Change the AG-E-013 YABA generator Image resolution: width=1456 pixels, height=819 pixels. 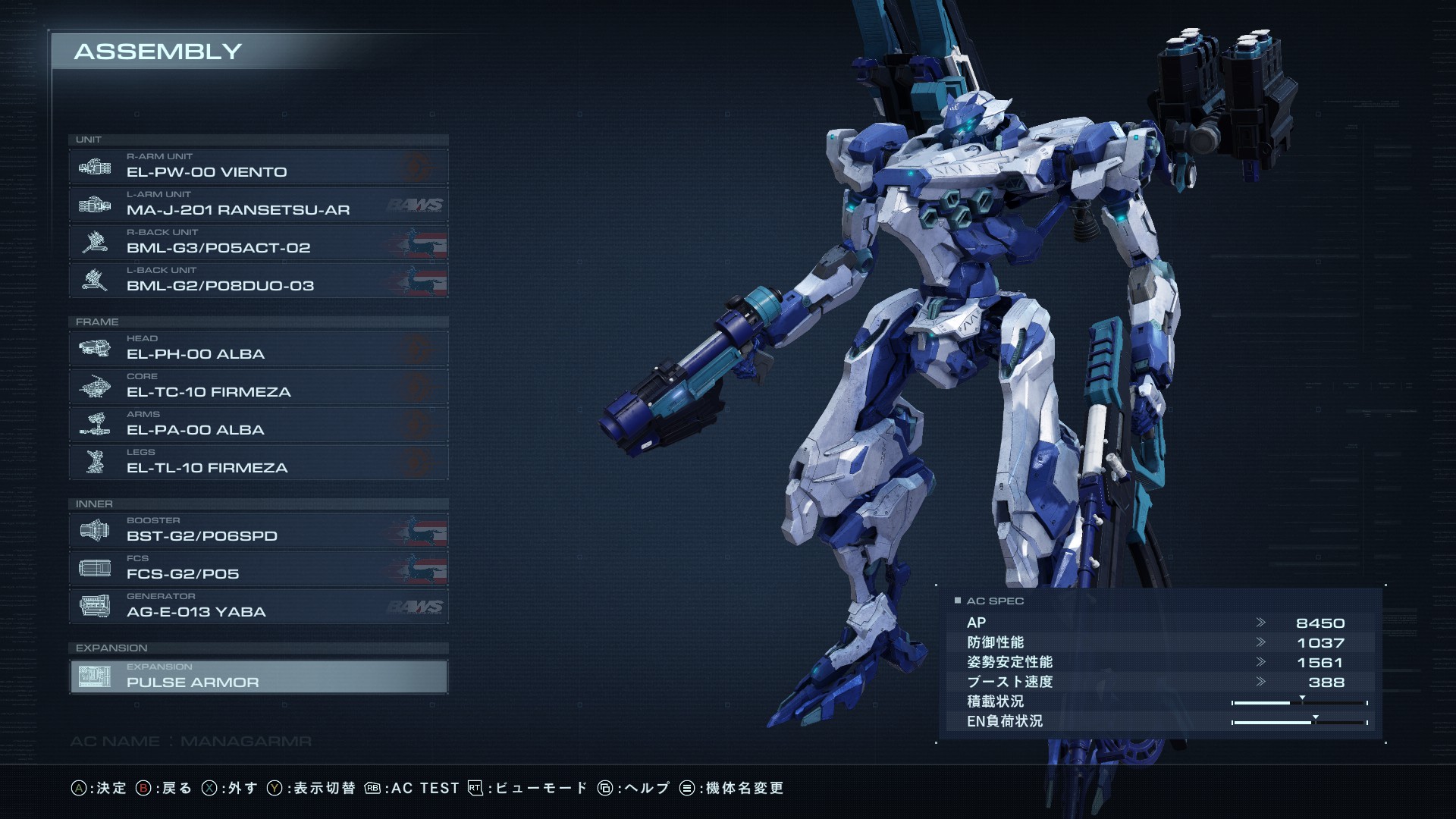(258, 606)
